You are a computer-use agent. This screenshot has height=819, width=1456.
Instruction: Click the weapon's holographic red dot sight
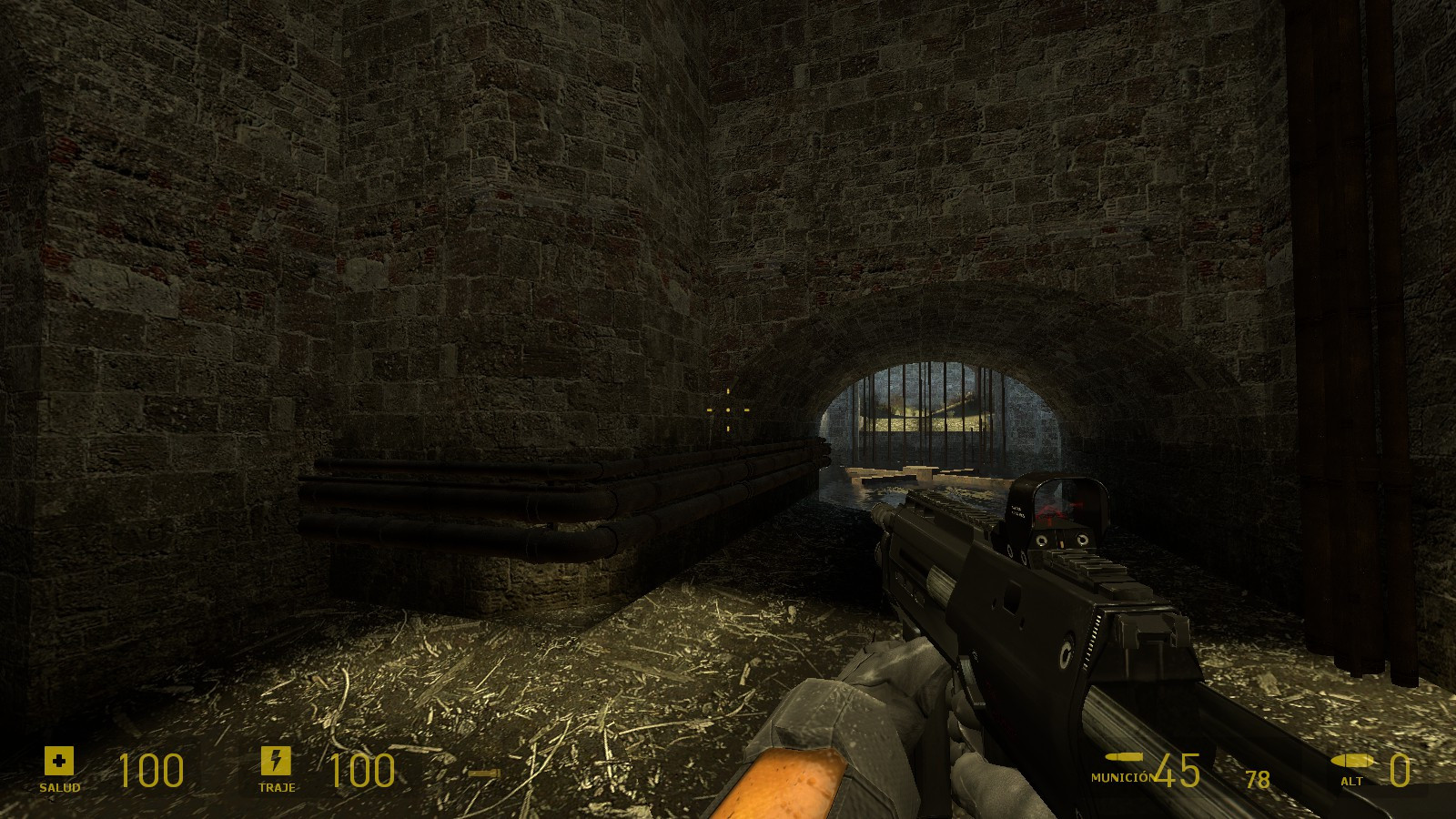coord(1065,507)
